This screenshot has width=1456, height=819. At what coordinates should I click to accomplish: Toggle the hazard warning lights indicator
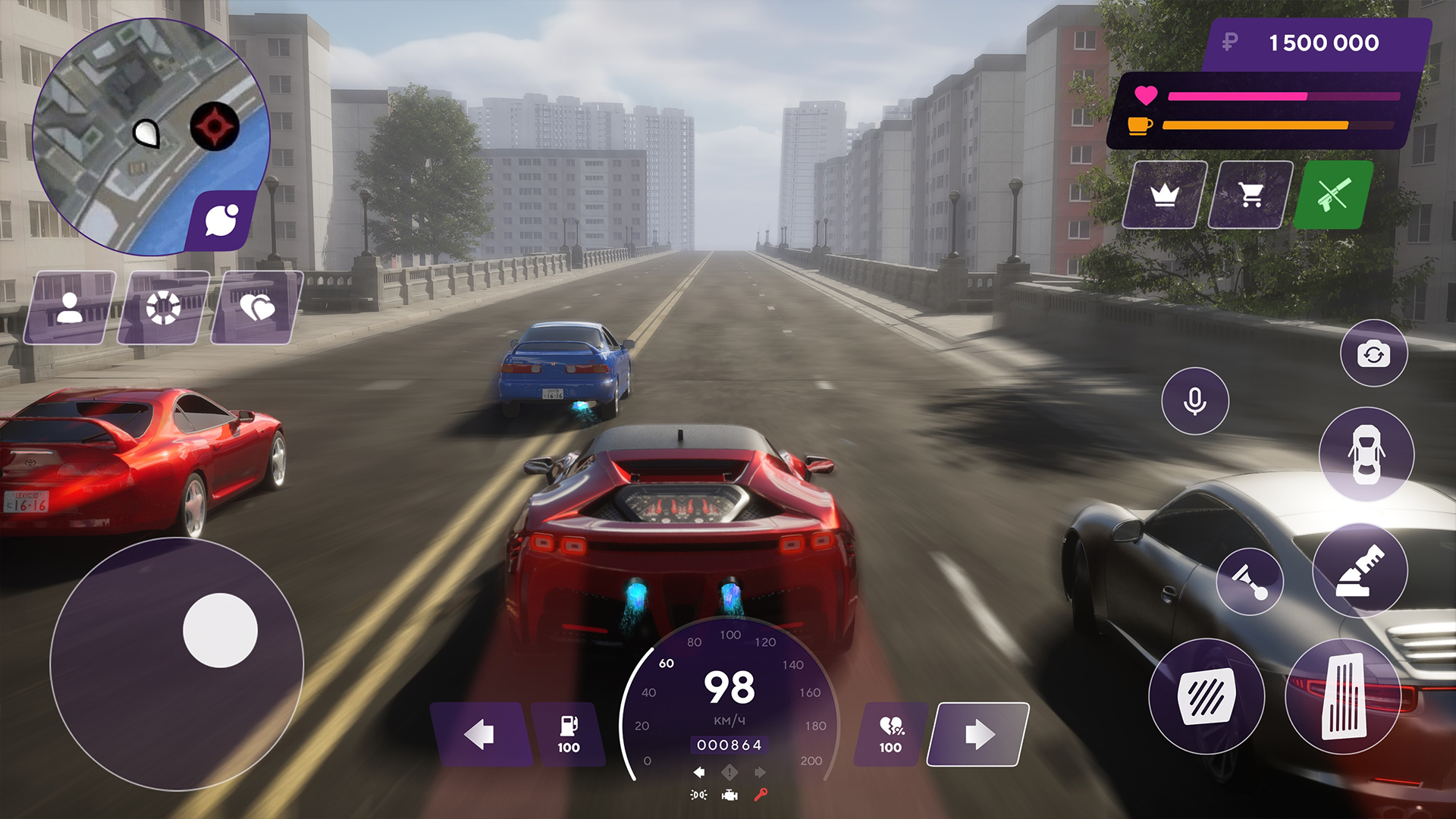pyautogui.click(x=730, y=773)
